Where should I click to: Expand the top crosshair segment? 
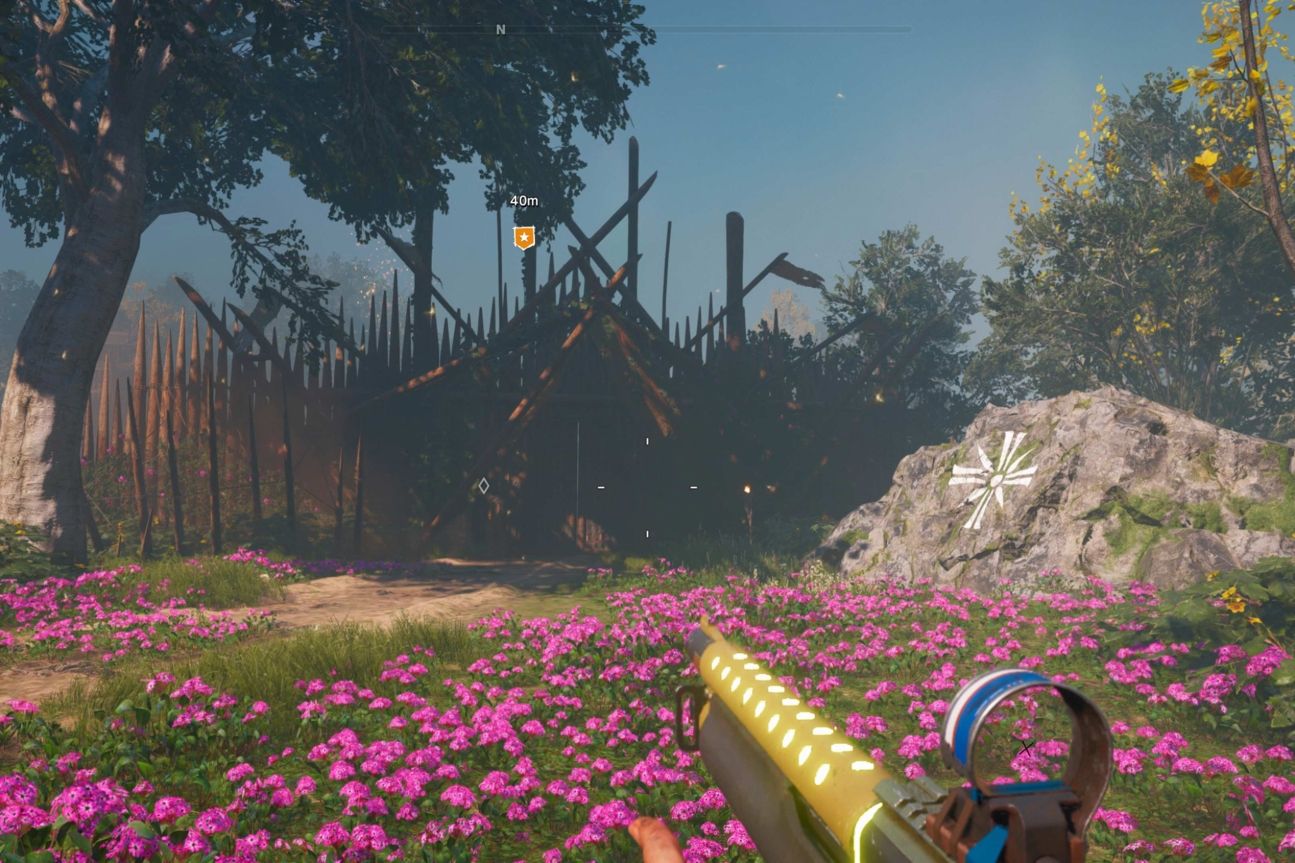point(647,441)
